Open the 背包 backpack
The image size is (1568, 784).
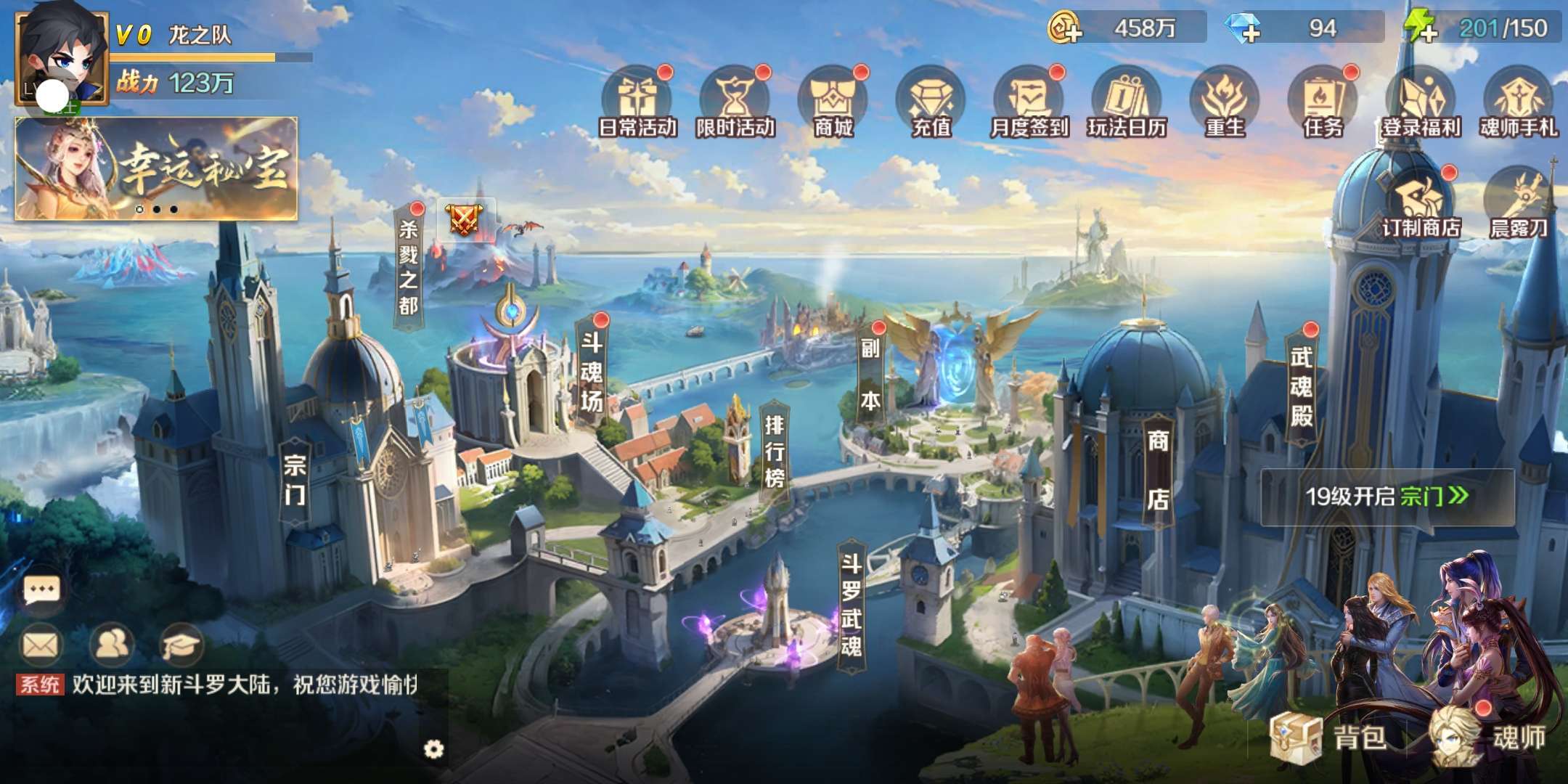pyautogui.click(x=1330, y=738)
